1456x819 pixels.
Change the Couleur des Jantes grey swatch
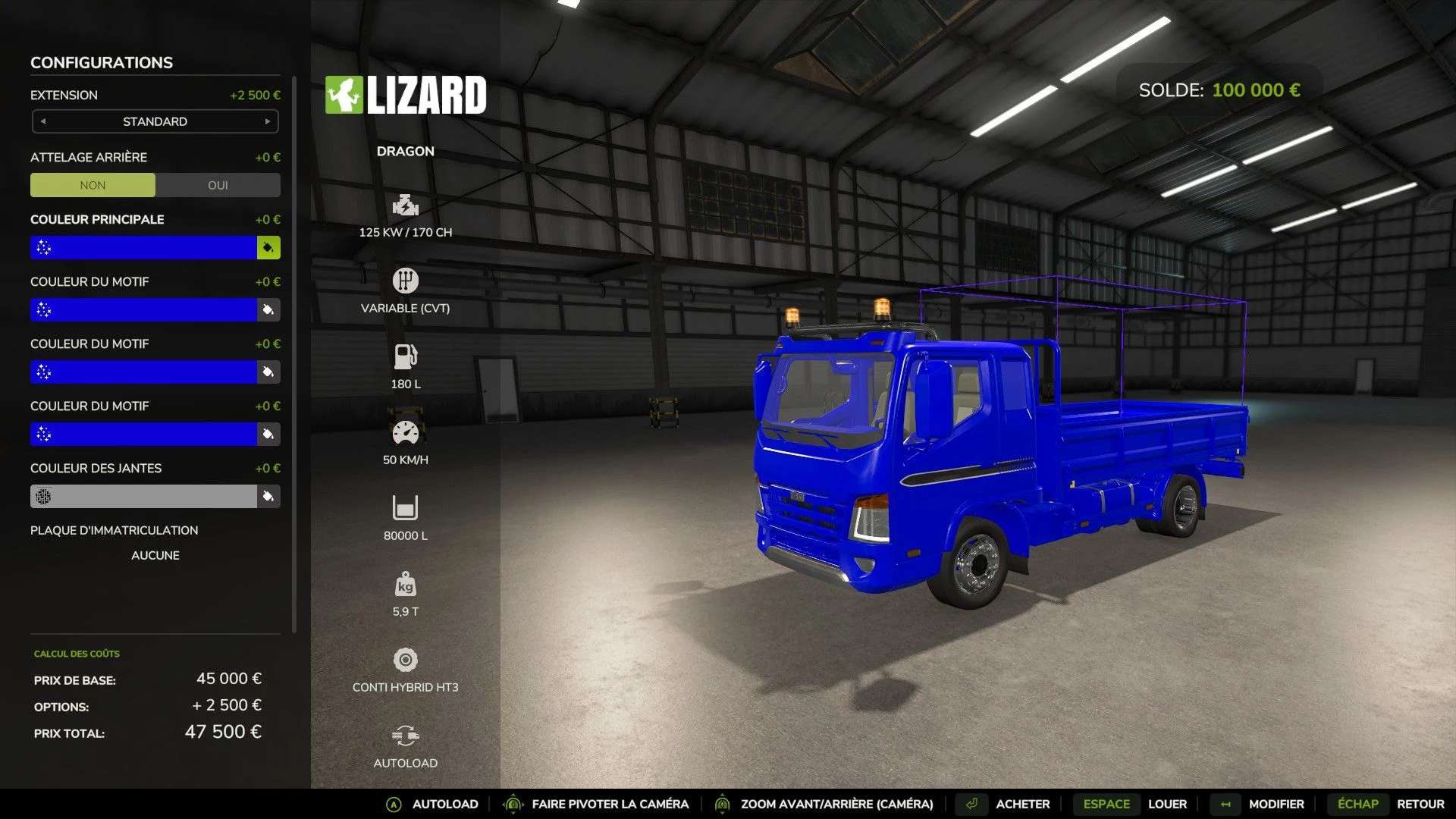(144, 497)
